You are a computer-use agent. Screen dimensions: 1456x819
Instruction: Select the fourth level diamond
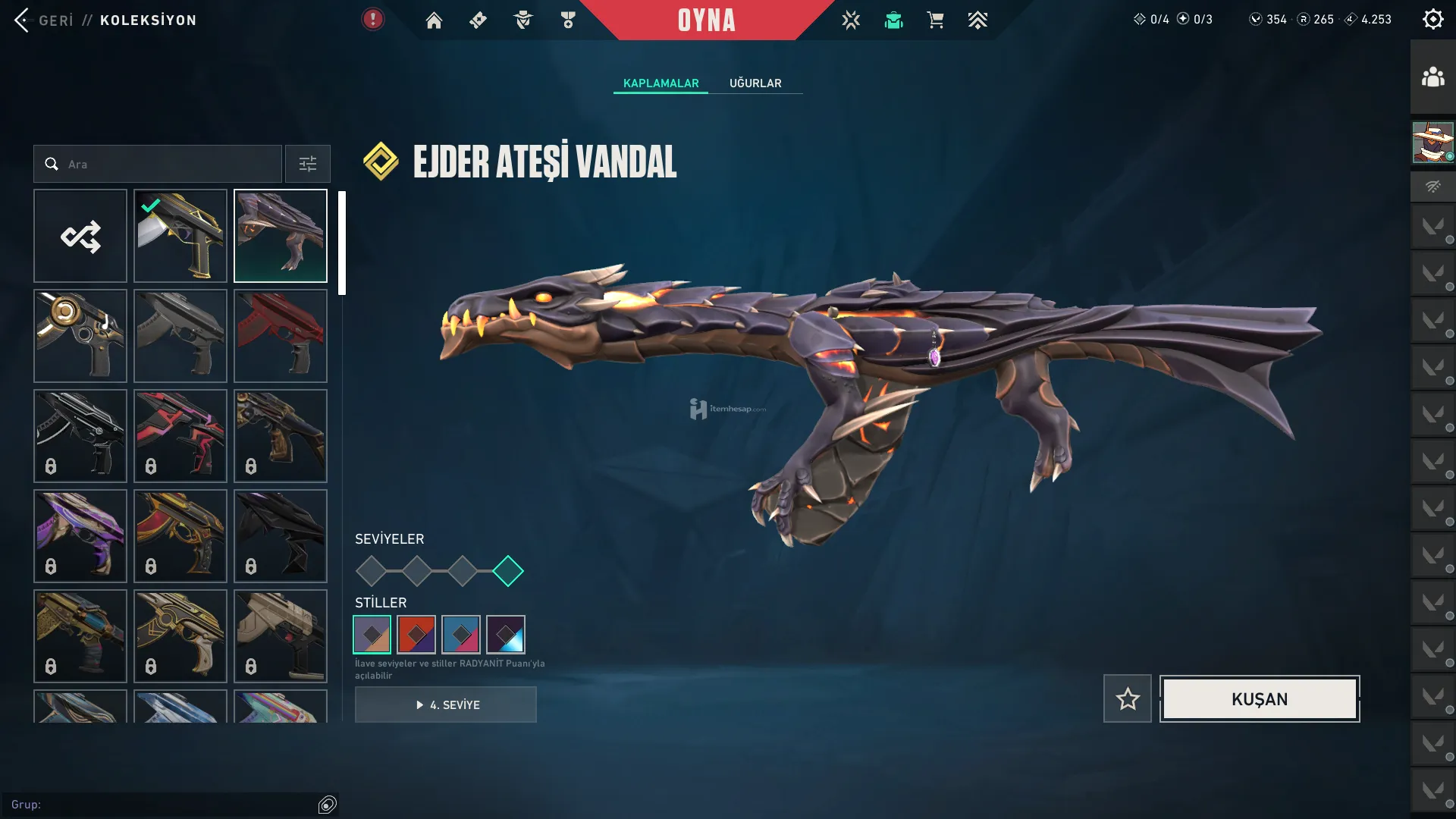pos(508,571)
